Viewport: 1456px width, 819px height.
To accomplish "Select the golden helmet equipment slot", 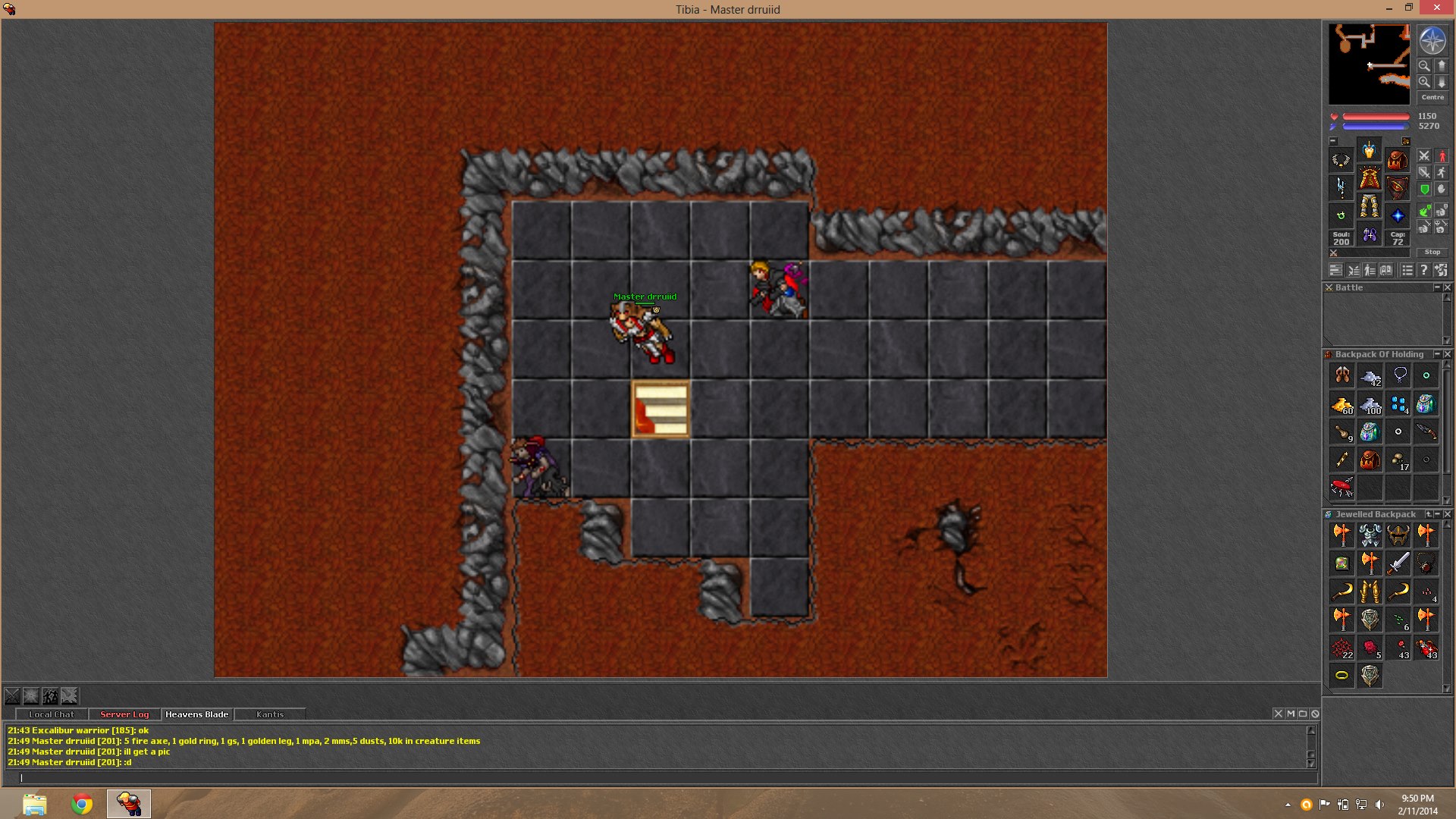I will point(1369,150).
